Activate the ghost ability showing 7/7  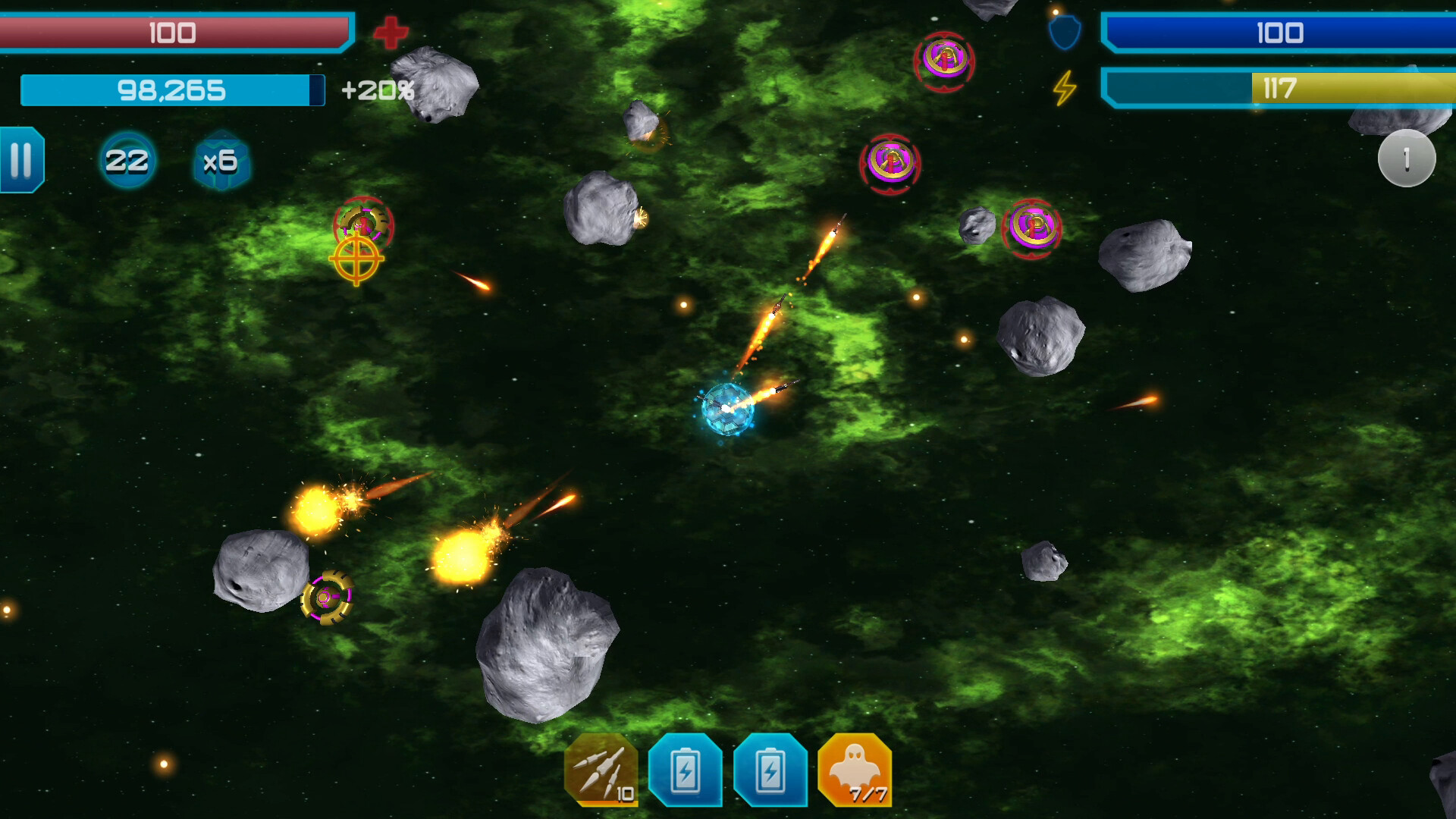click(x=854, y=773)
